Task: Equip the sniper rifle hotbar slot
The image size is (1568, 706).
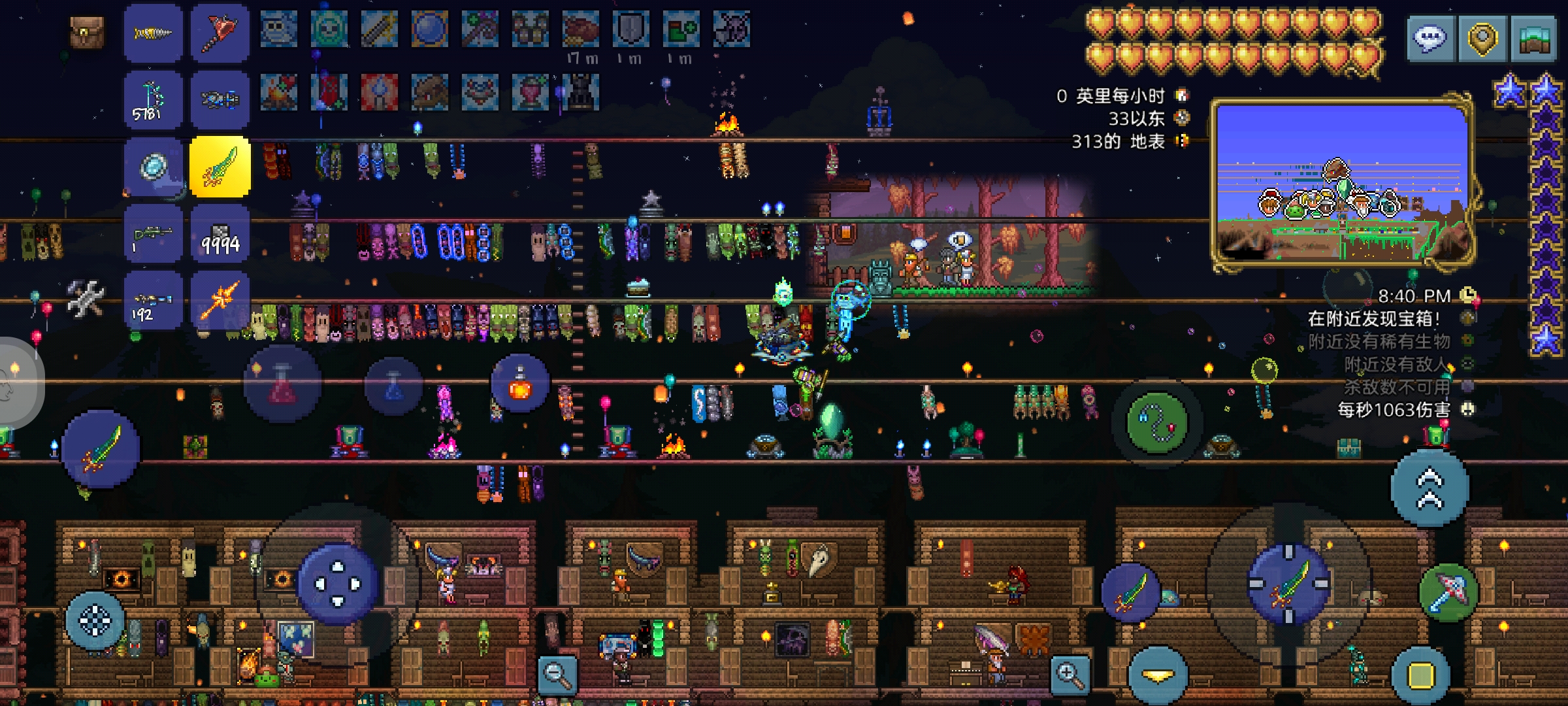Action: coord(153,234)
